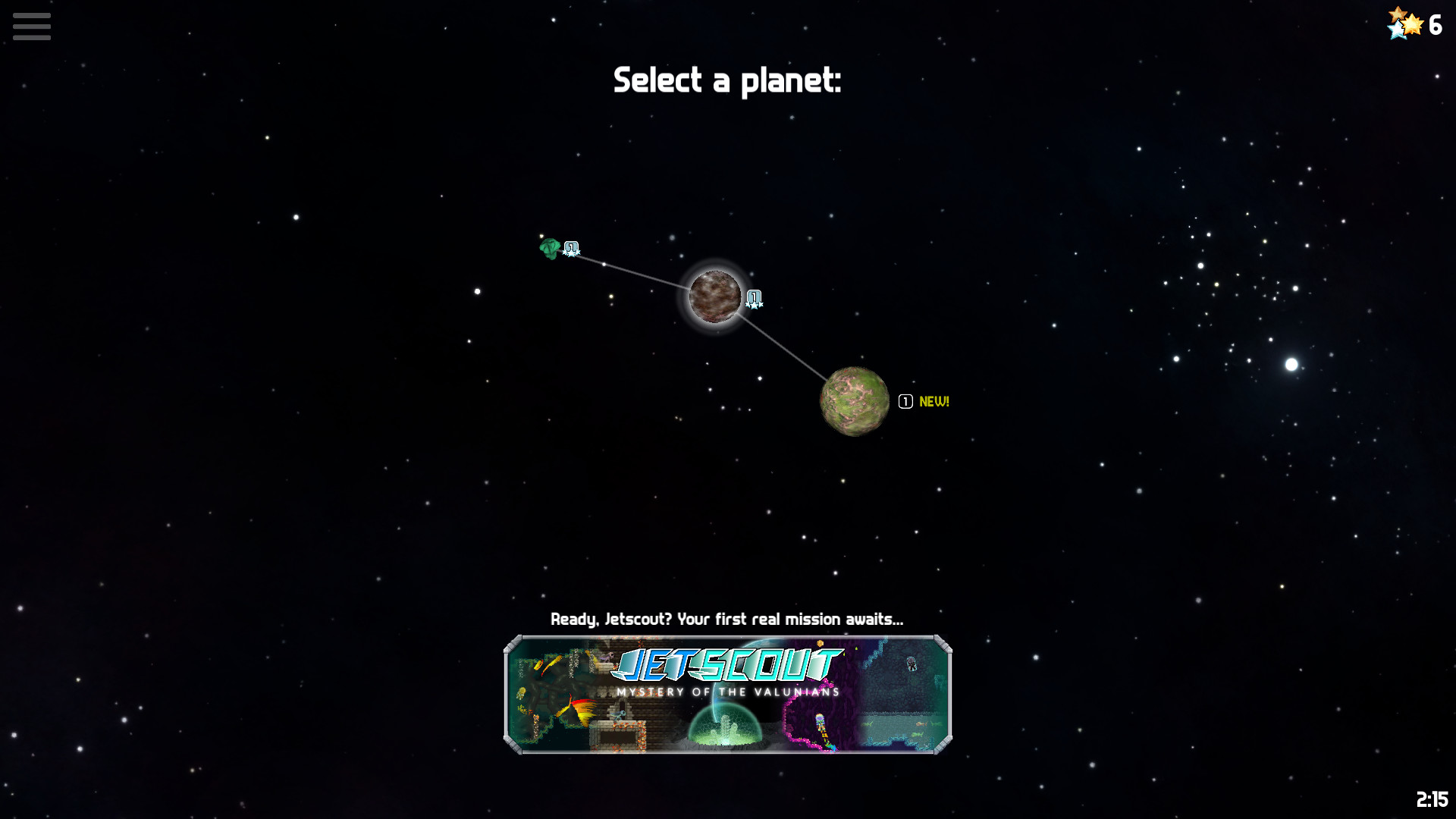The image size is (1456, 819).
Task: Click the Mystery of the Valunians subtitle
Action: [x=726, y=692]
